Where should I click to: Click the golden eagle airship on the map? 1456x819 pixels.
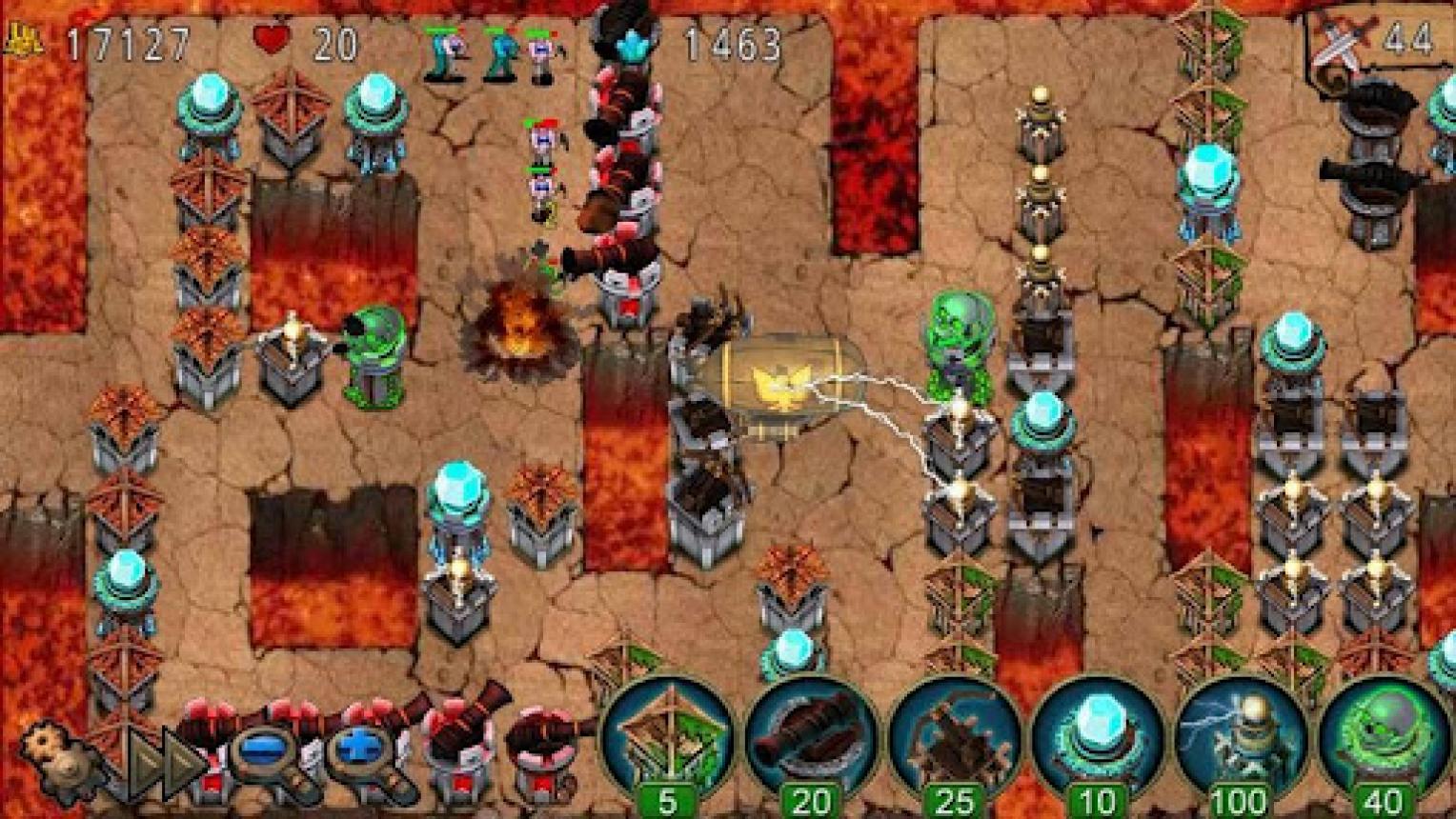[x=781, y=381]
